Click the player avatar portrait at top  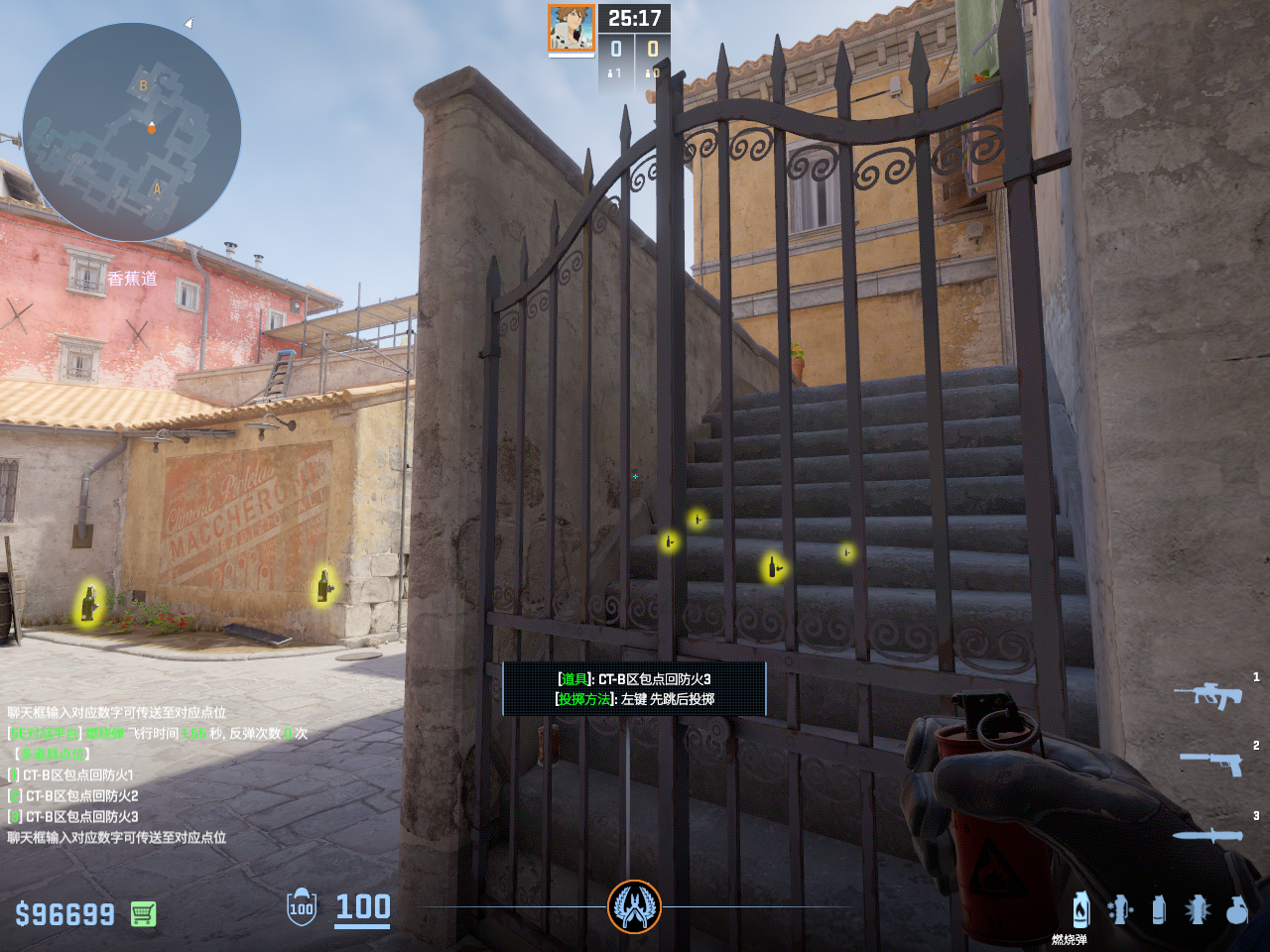point(571,28)
